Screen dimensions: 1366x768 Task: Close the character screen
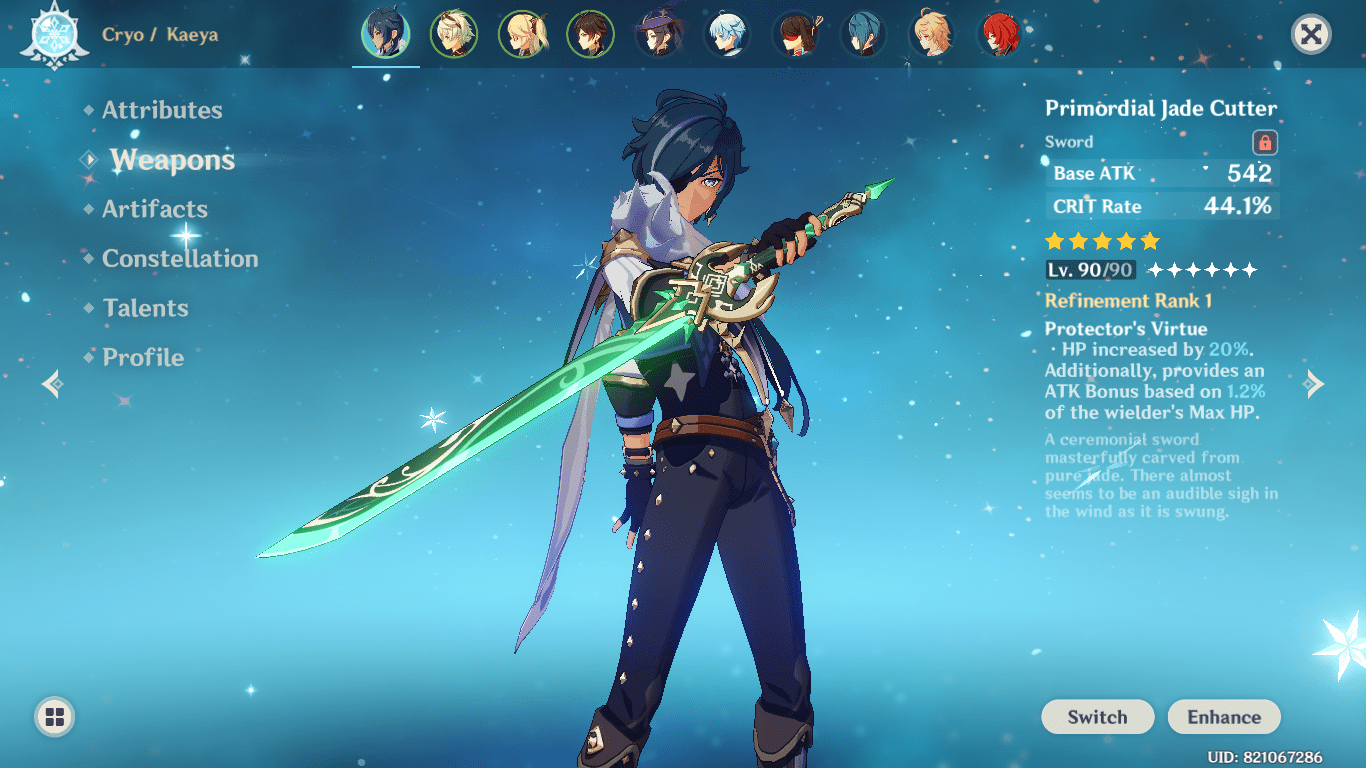click(1310, 35)
